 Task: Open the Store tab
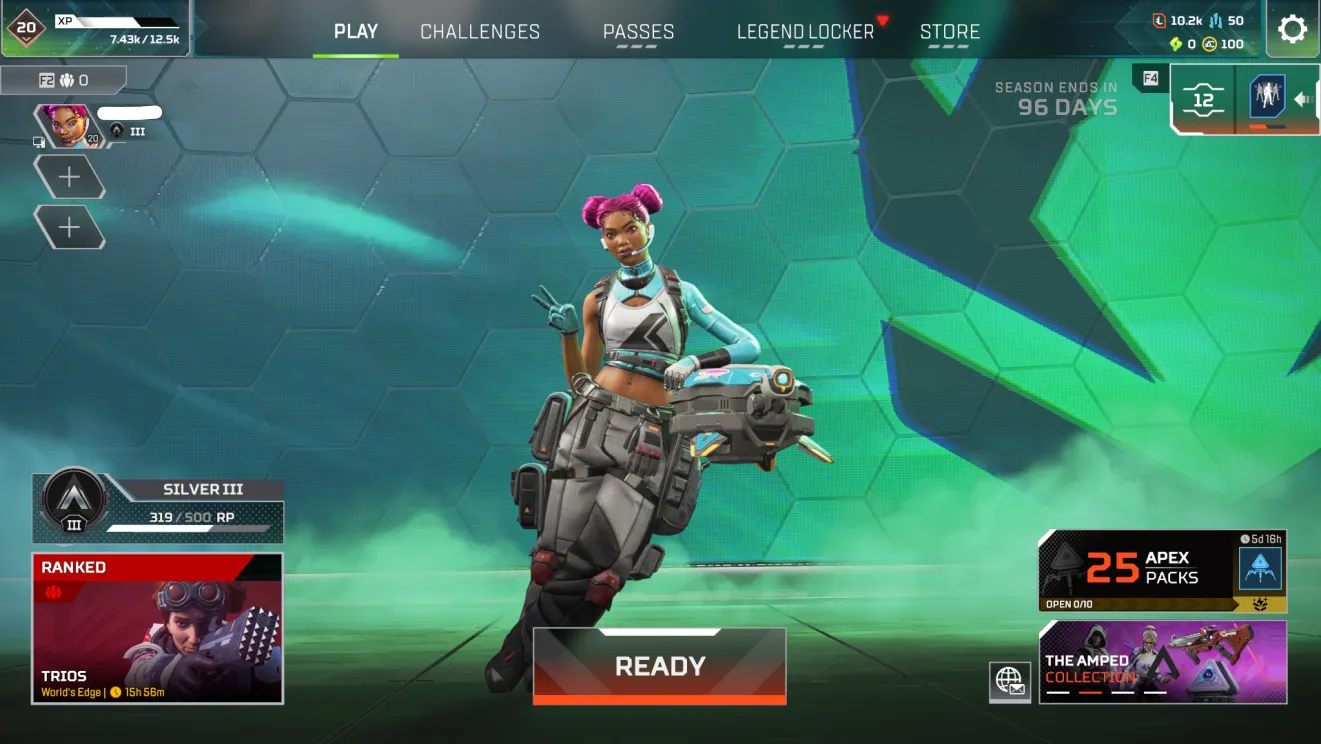click(949, 32)
